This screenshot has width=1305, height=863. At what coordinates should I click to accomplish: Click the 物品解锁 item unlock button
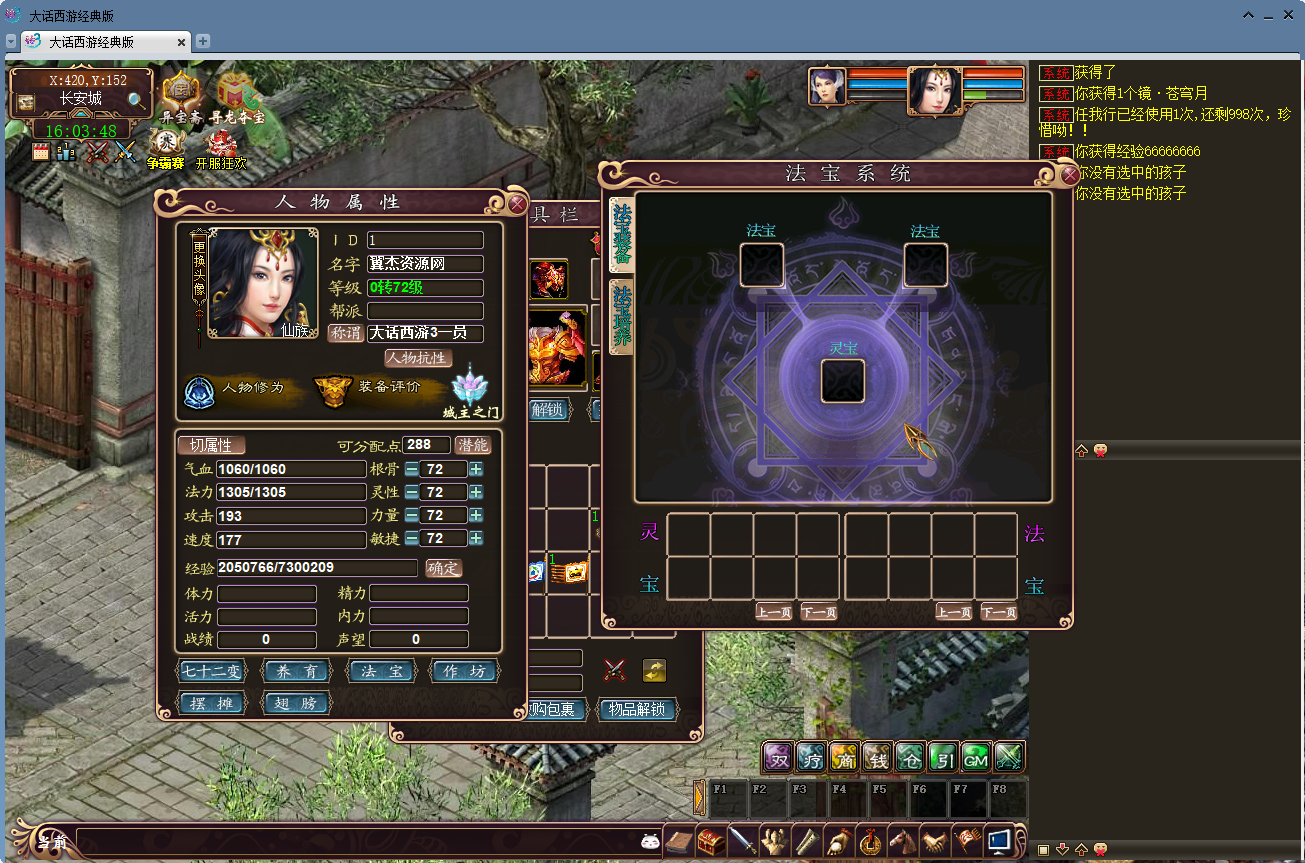tap(637, 710)
